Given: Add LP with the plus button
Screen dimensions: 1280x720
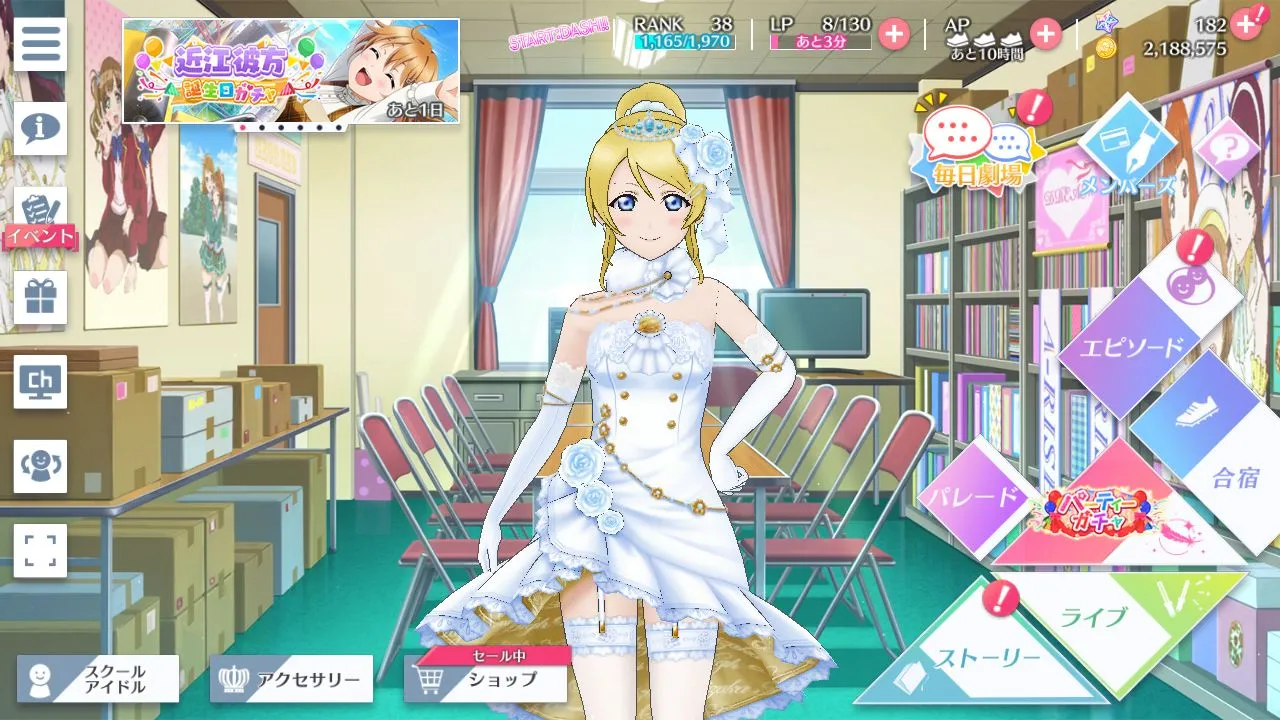Looking at the screenshot, I should [x=893, y=34].
